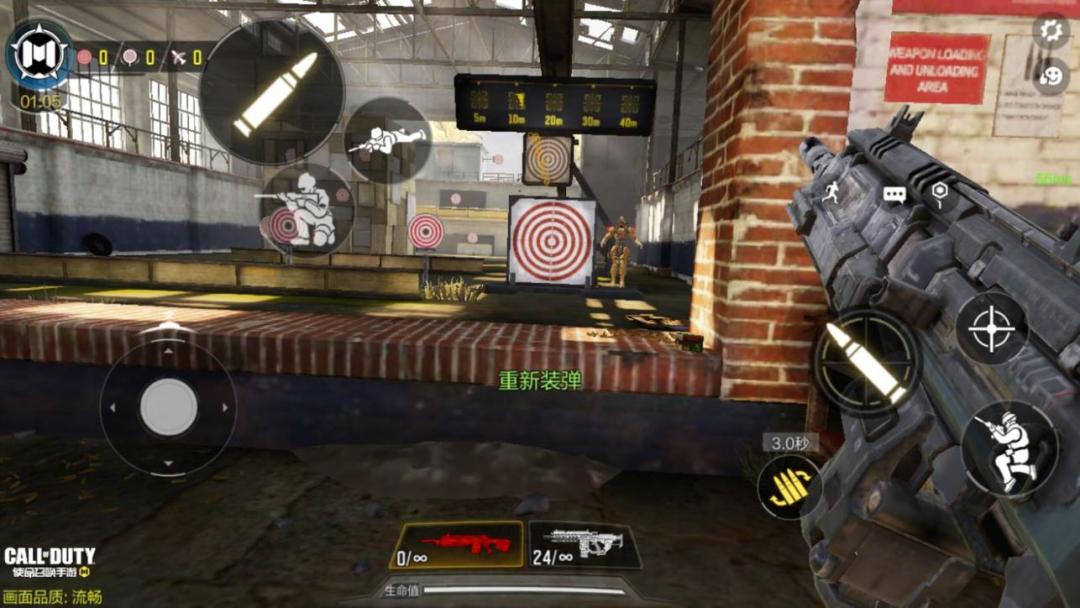Tap the crouch button beside the prone icon
1080x608 pixels.
309,209
